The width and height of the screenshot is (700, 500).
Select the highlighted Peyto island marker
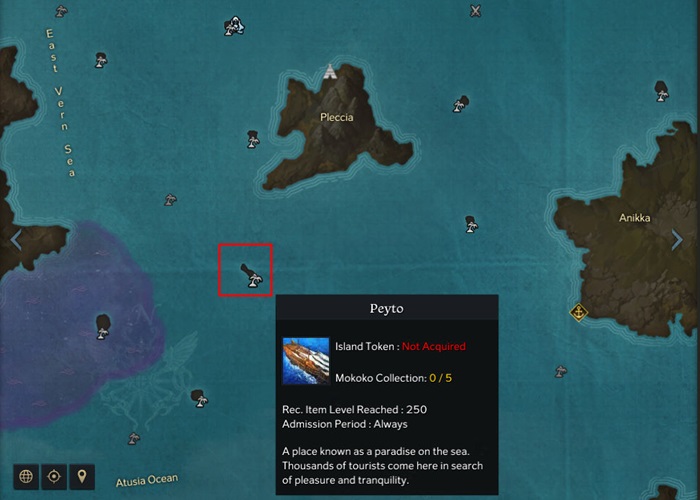[x=249, y=274]
